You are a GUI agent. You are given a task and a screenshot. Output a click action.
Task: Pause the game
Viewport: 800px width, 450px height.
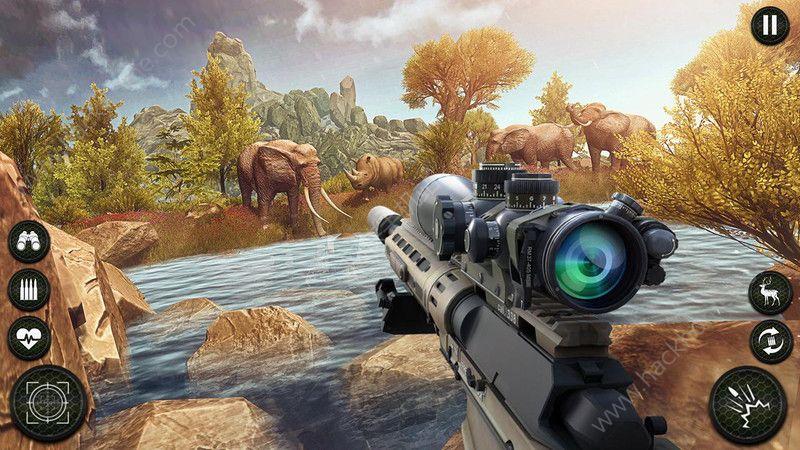click(x=769, y=25)
